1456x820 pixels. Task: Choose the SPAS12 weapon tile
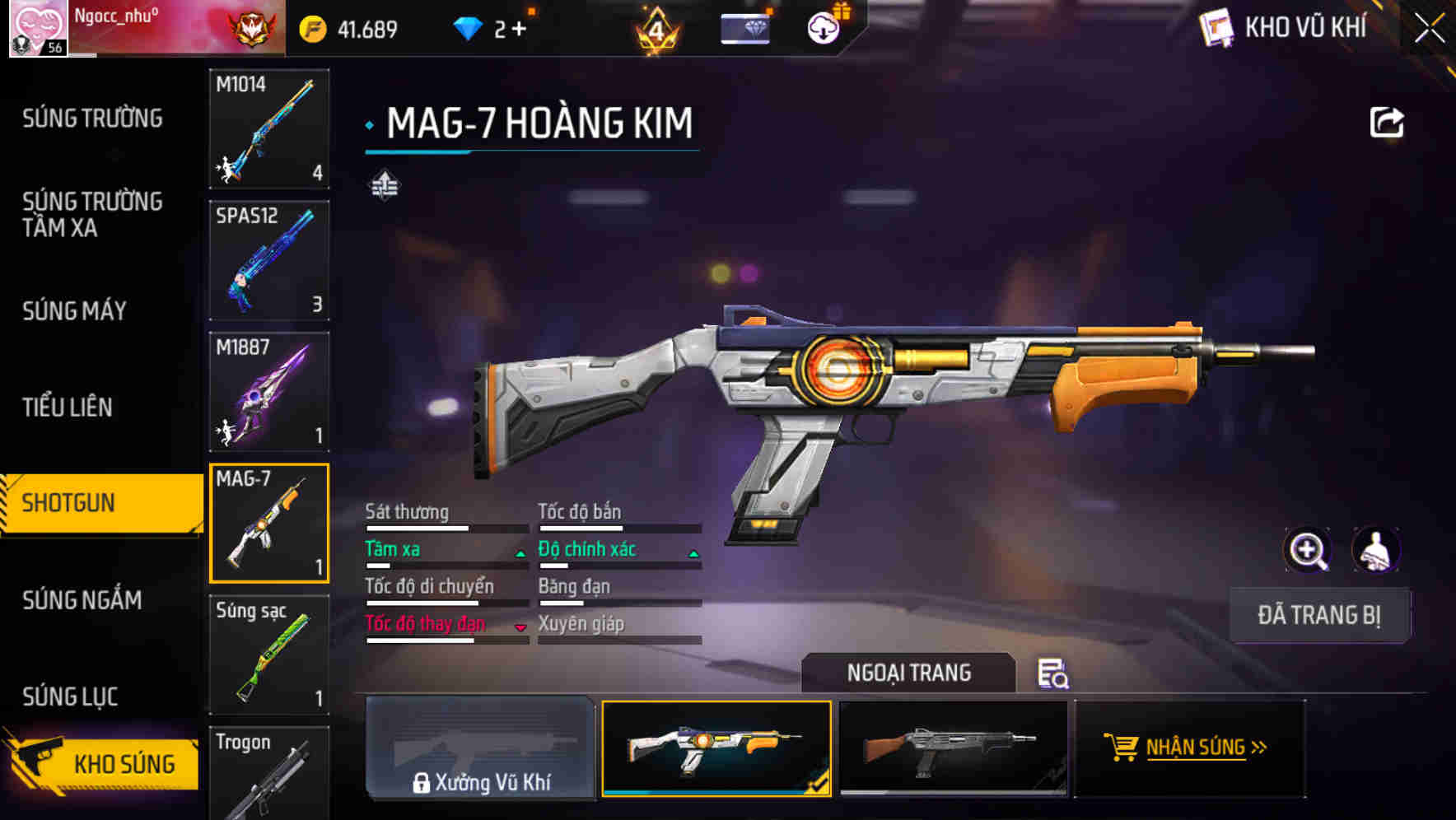pyautogui.click(x=269, y=260)
